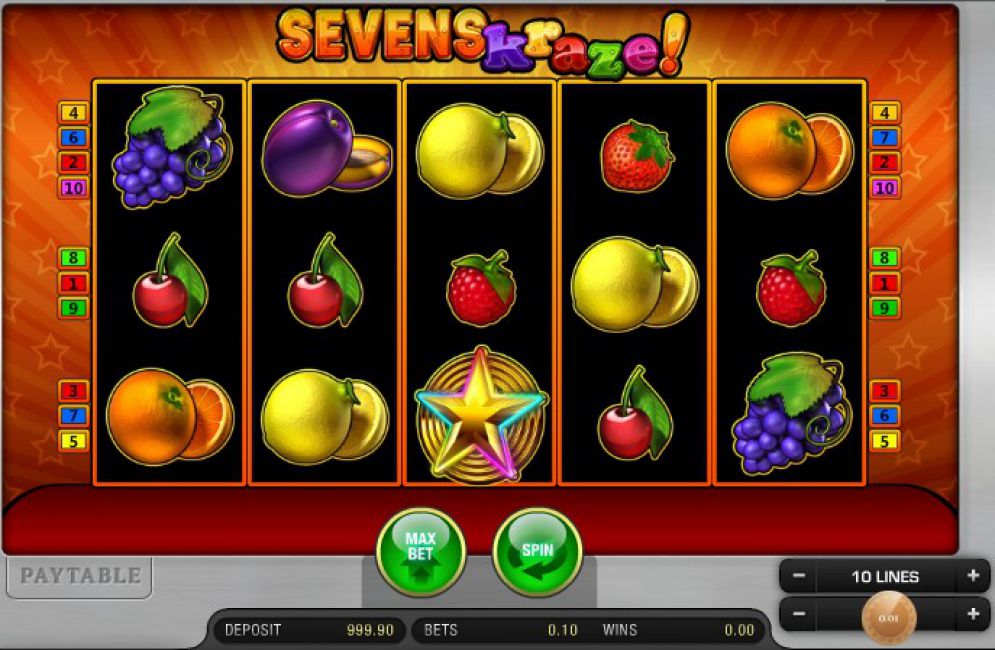
Task: Lower the coin value with minus
Action: [798, 613]
